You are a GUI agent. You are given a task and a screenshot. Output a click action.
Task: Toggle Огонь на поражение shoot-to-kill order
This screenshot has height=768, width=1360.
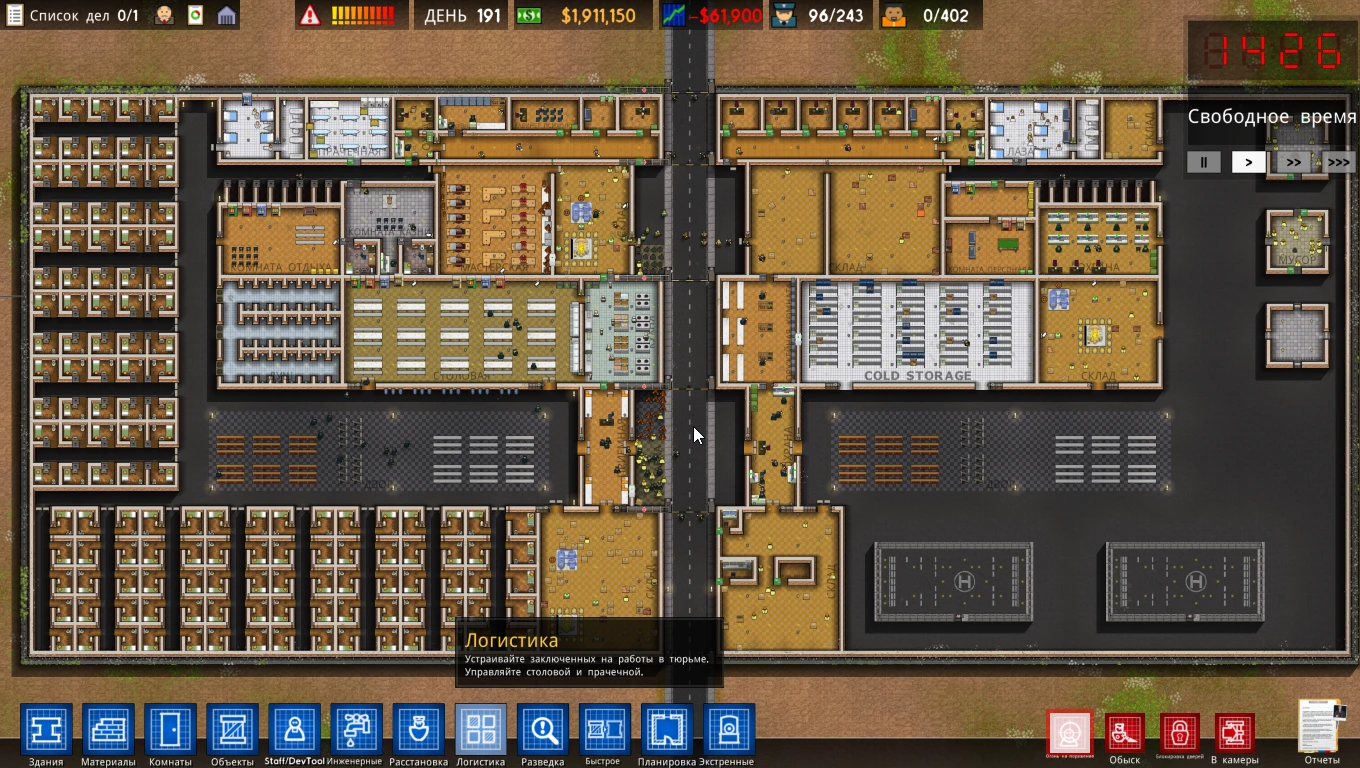coord(1070,732)
